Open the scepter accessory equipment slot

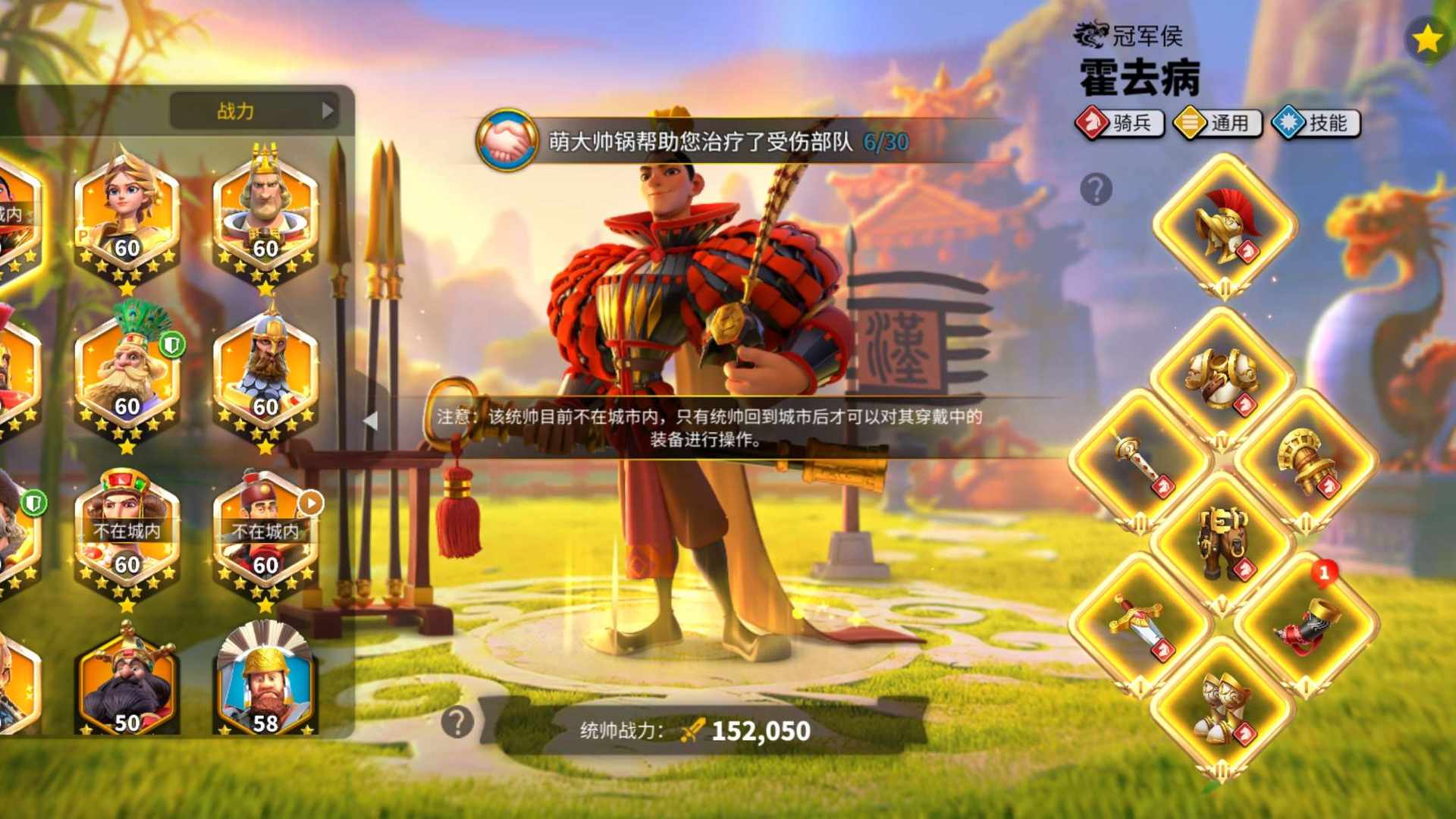1139,460
